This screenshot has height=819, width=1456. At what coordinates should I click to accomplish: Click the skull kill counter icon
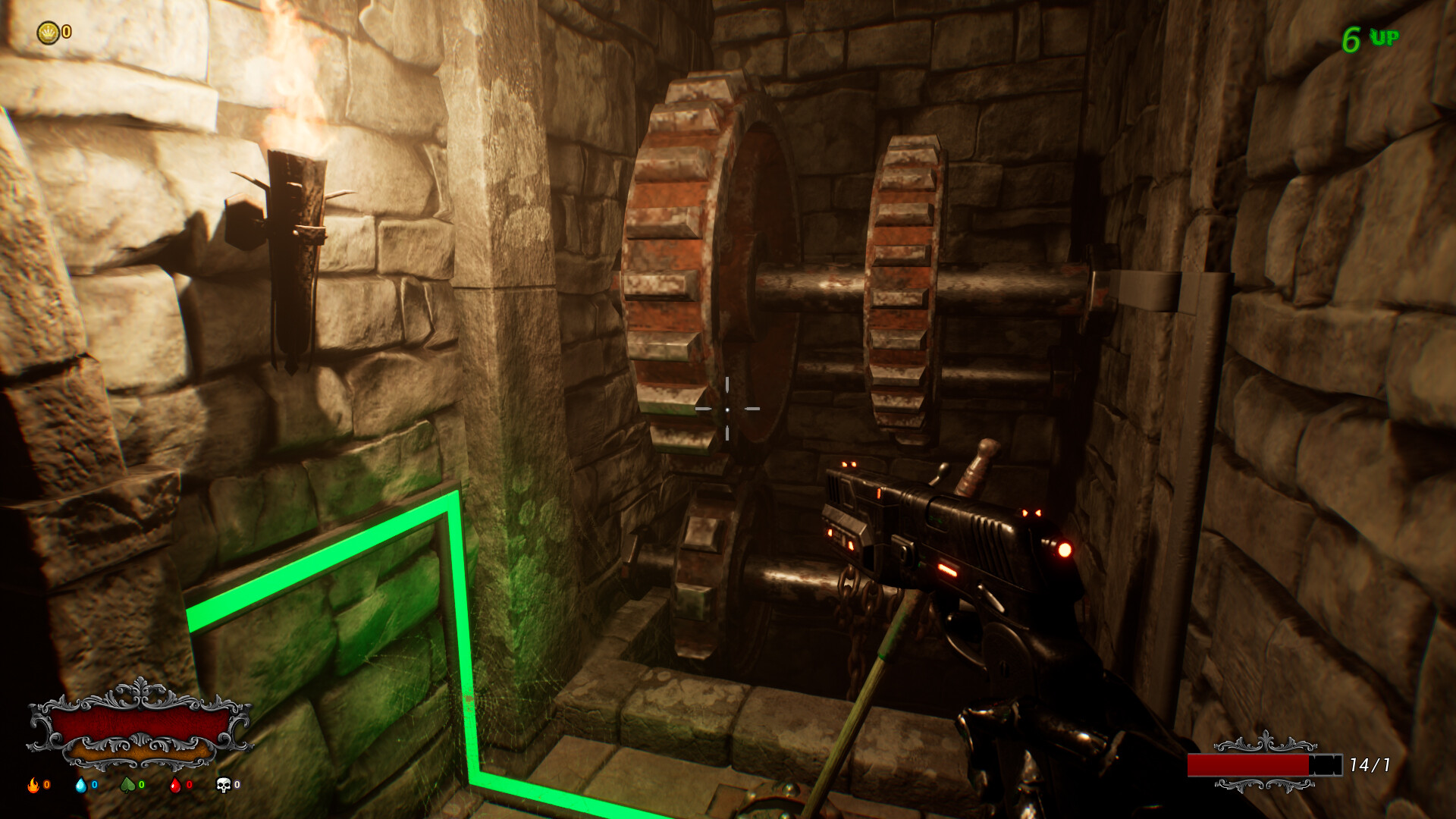222,786
